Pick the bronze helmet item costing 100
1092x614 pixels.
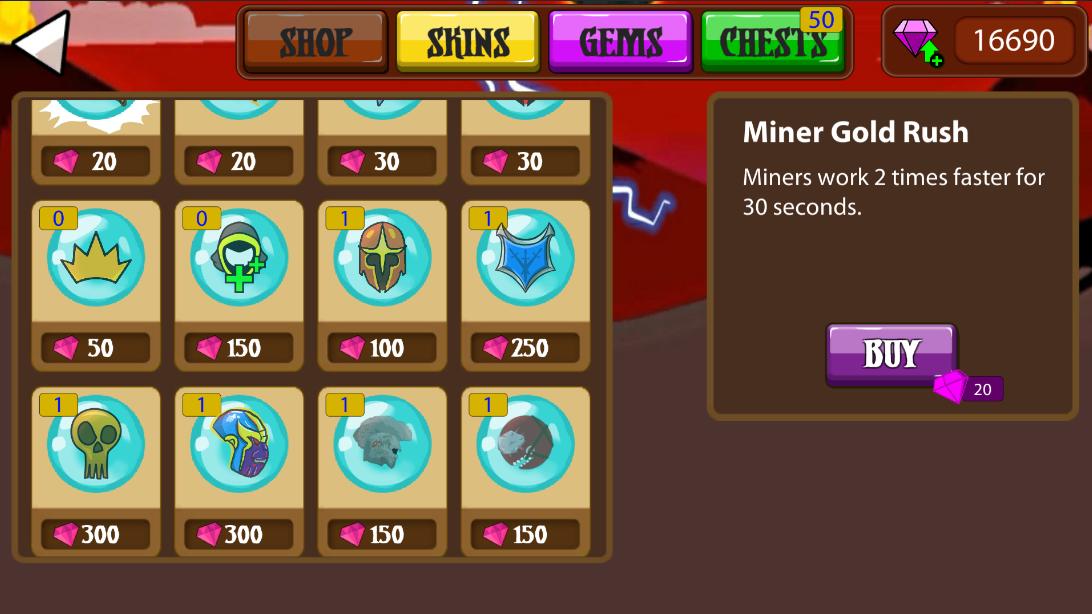tap(382, 259)
